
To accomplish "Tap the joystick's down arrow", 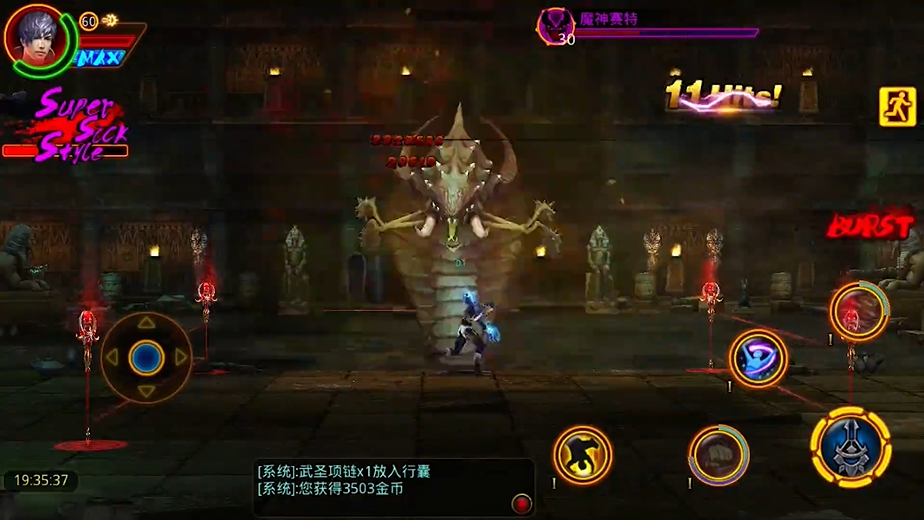I will pos(147,390).
